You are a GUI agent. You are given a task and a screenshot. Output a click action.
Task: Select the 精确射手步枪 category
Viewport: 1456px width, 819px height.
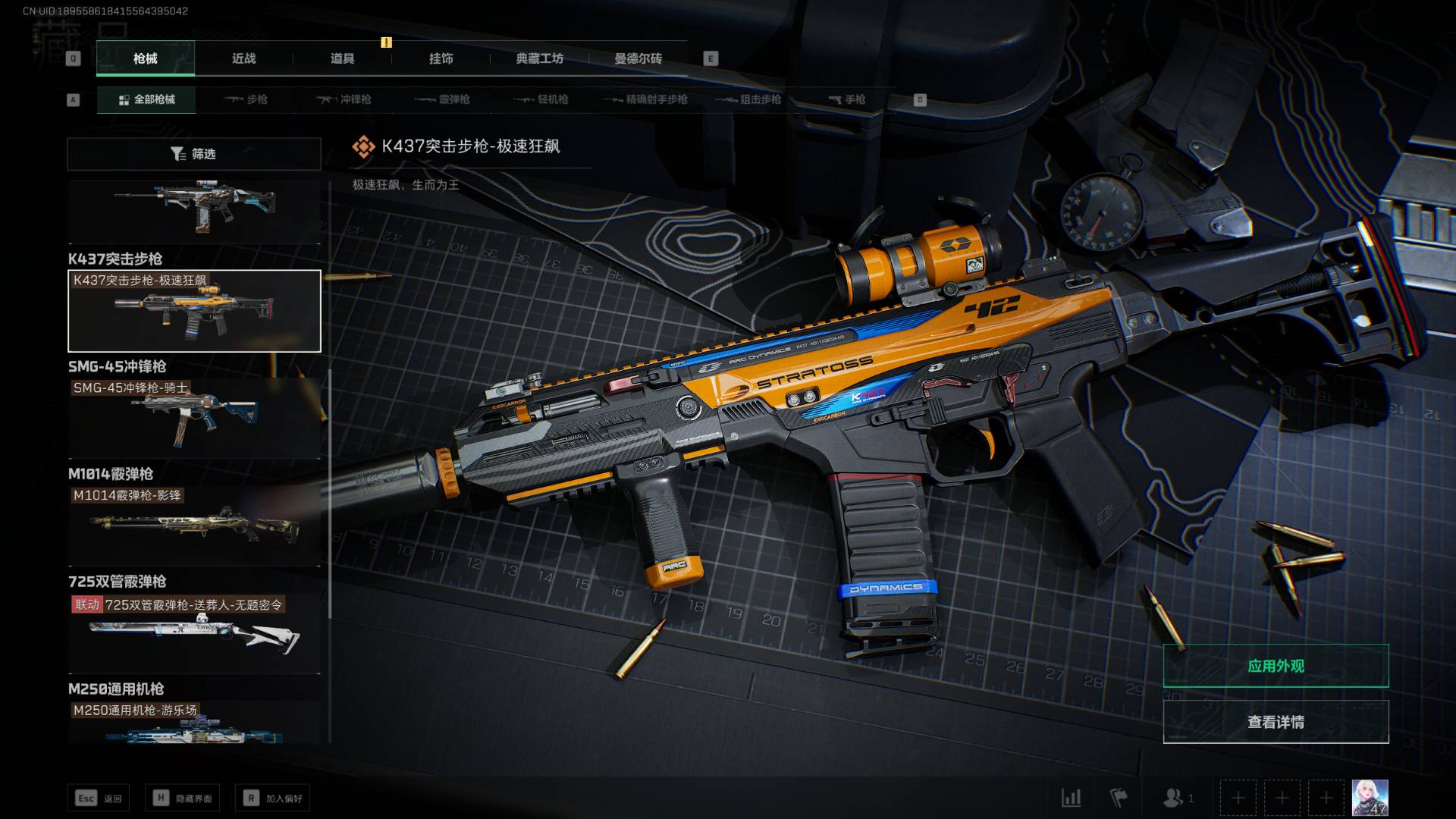pyautogui.click(x=645, y=99)
